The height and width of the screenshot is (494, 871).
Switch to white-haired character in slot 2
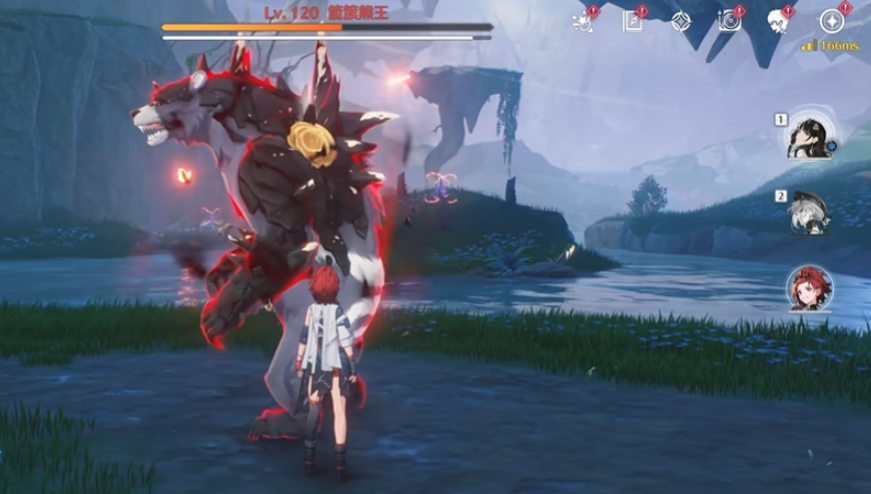(x=809, y=212)
